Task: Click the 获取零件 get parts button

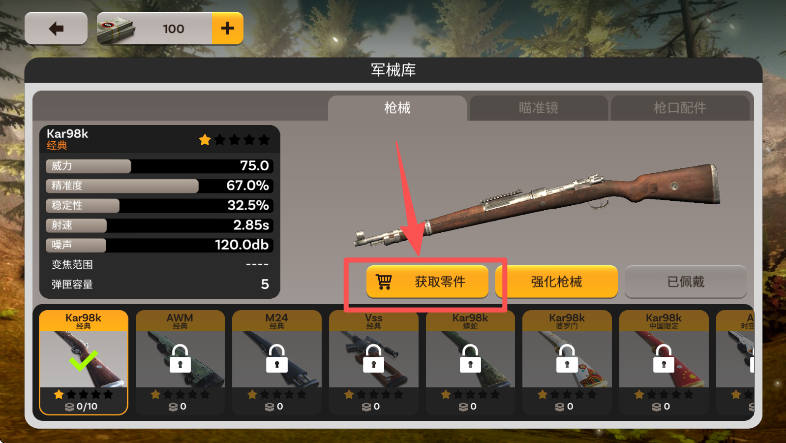Action: click(x=428, y=282)
